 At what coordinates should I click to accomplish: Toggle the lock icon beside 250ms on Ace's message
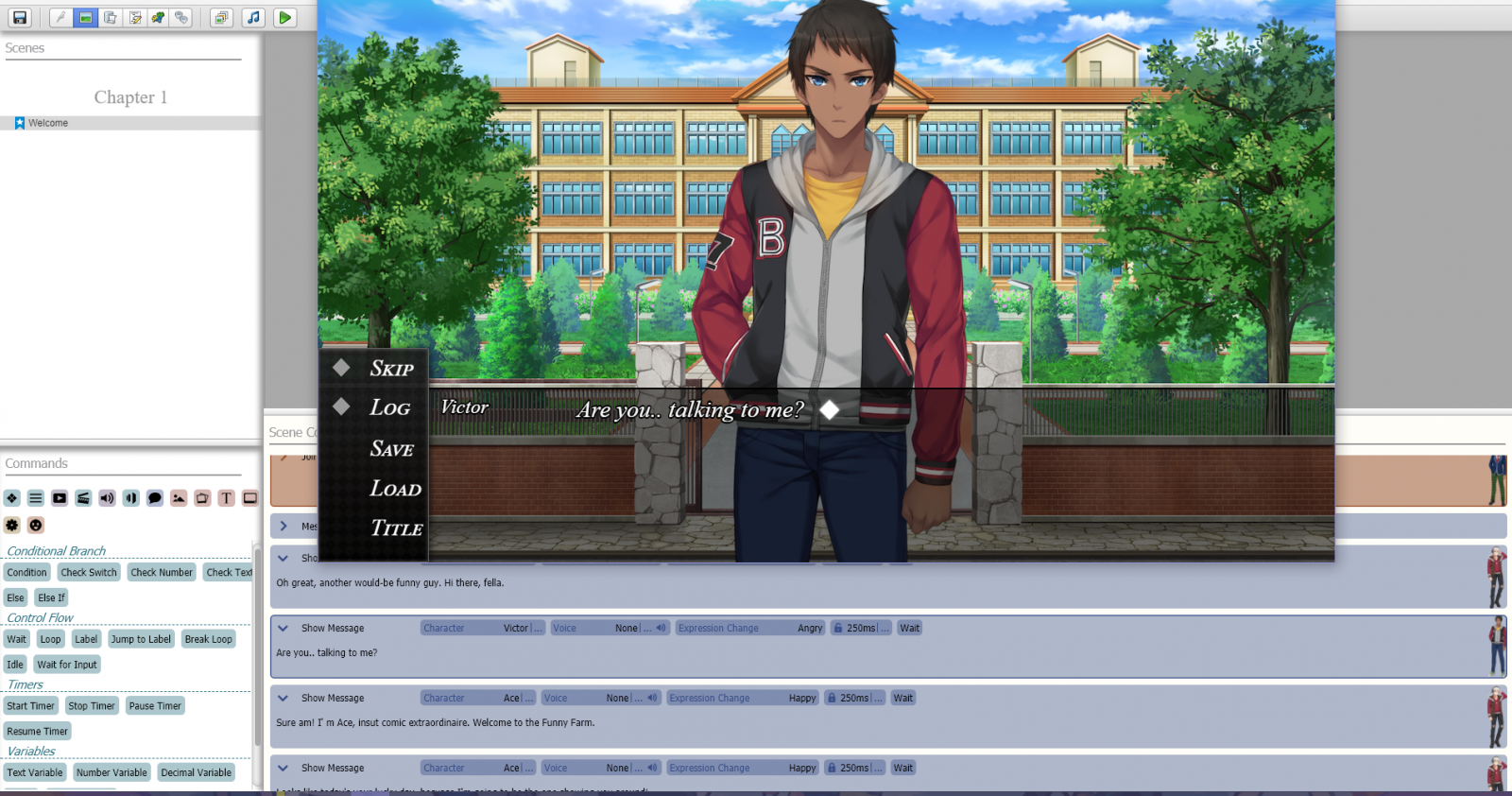tap(832, 698)
